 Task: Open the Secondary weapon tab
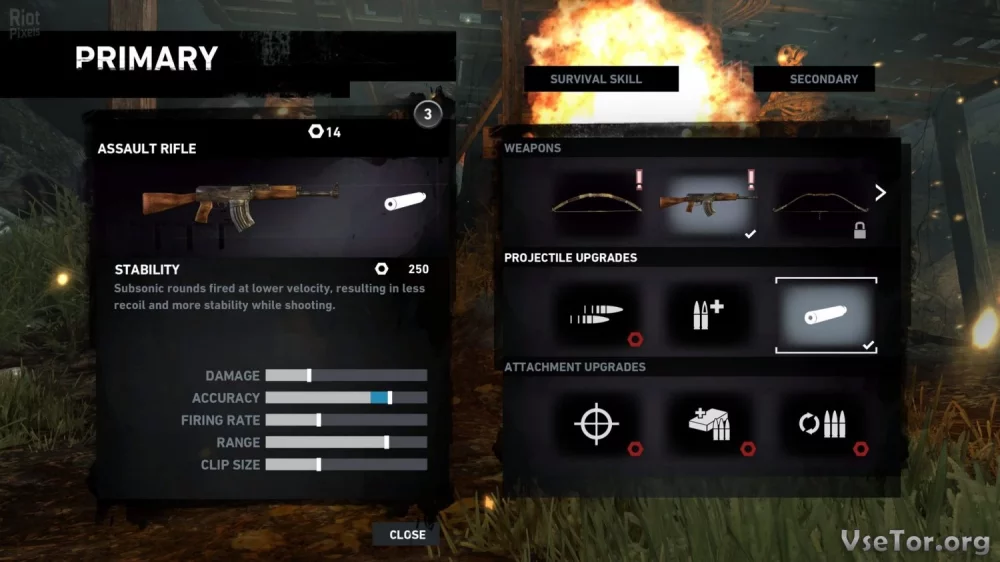823,79
